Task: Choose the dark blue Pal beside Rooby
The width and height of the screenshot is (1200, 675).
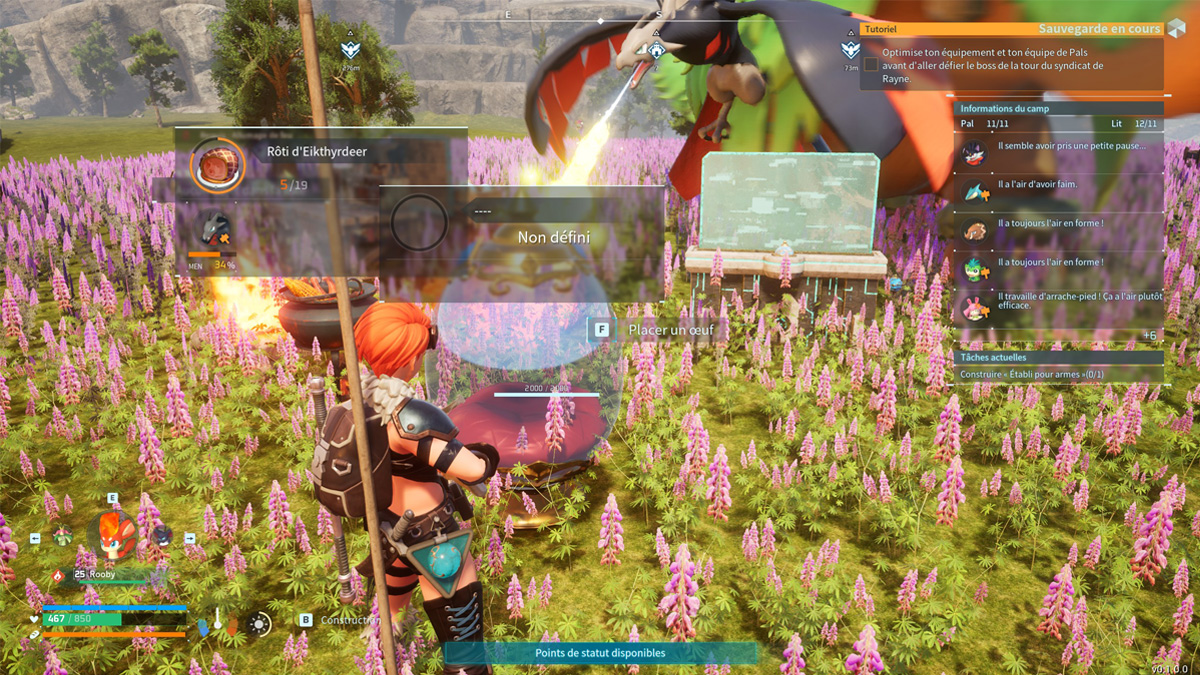Action: pyautogui.click(x=161, y=537)
